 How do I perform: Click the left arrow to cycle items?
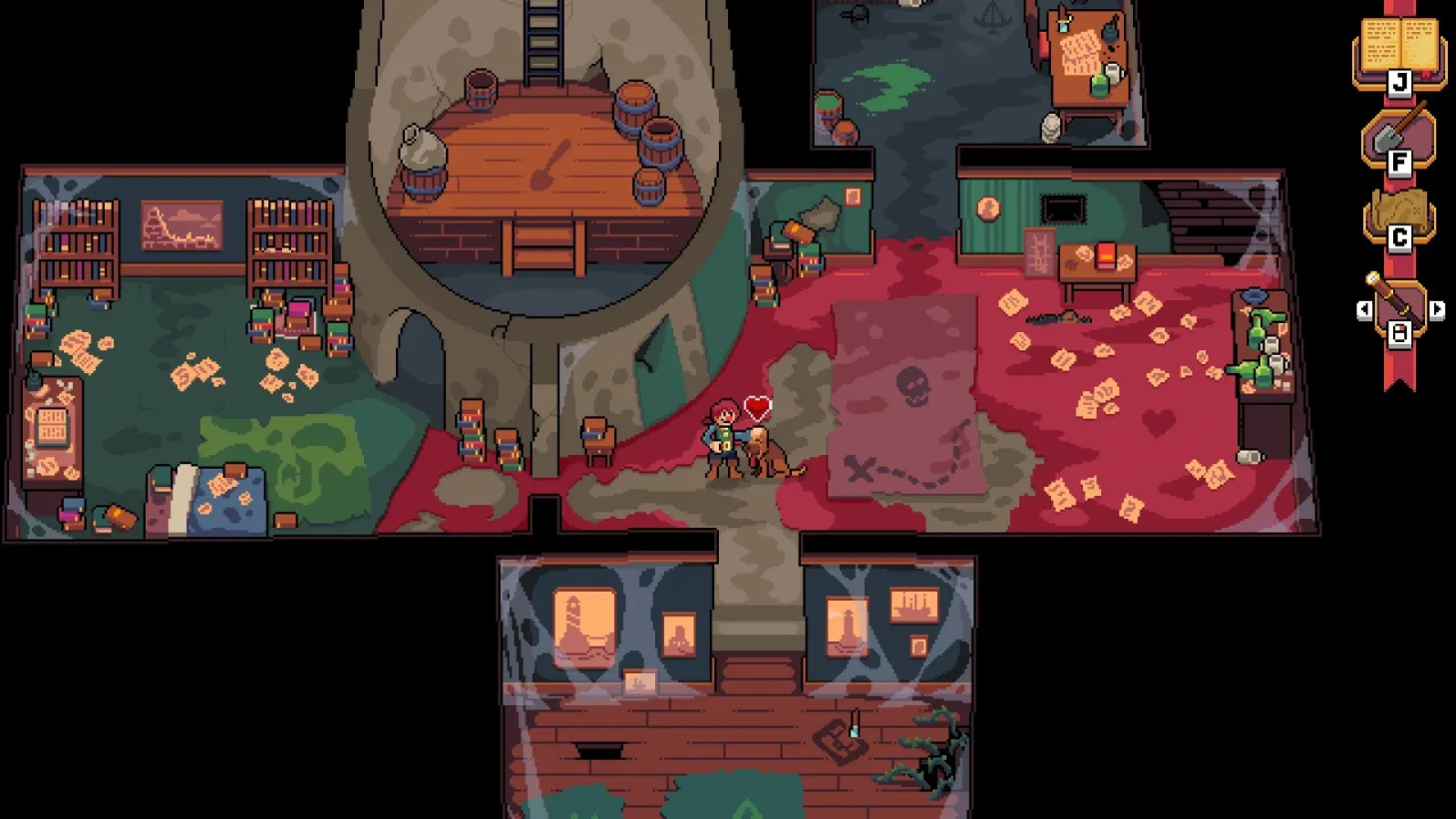coord(1366,310)
